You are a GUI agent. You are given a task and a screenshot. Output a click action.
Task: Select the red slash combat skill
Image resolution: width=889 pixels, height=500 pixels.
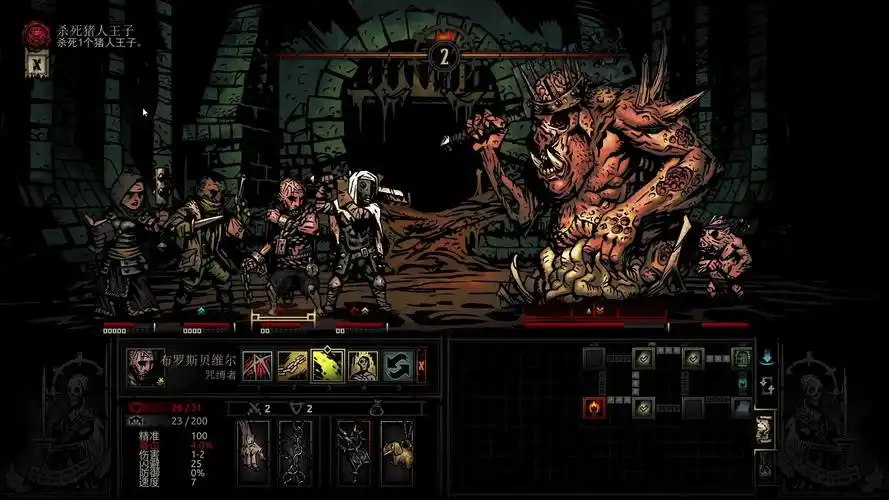point(257,365)
